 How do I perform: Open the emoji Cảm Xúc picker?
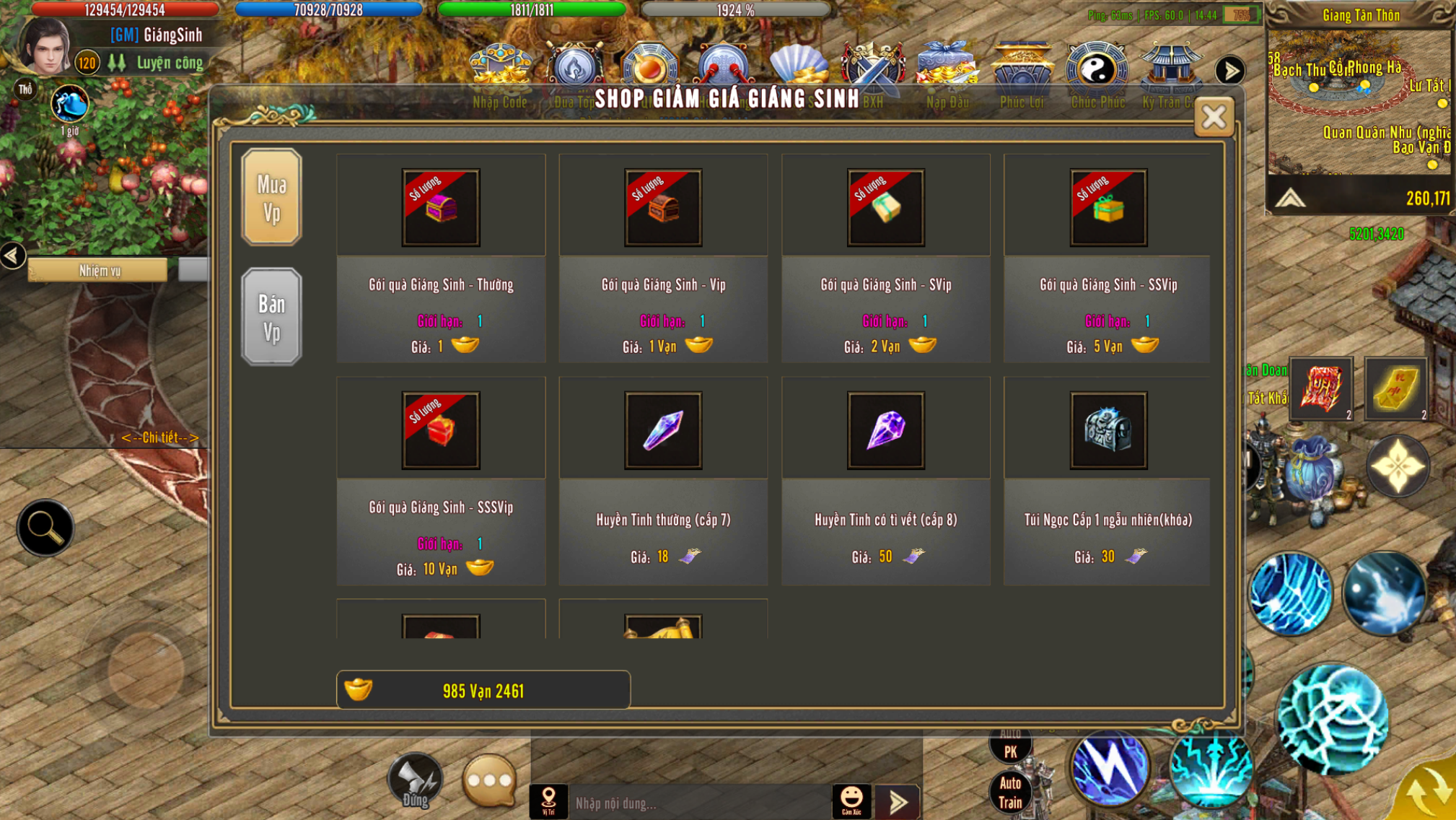851,801
